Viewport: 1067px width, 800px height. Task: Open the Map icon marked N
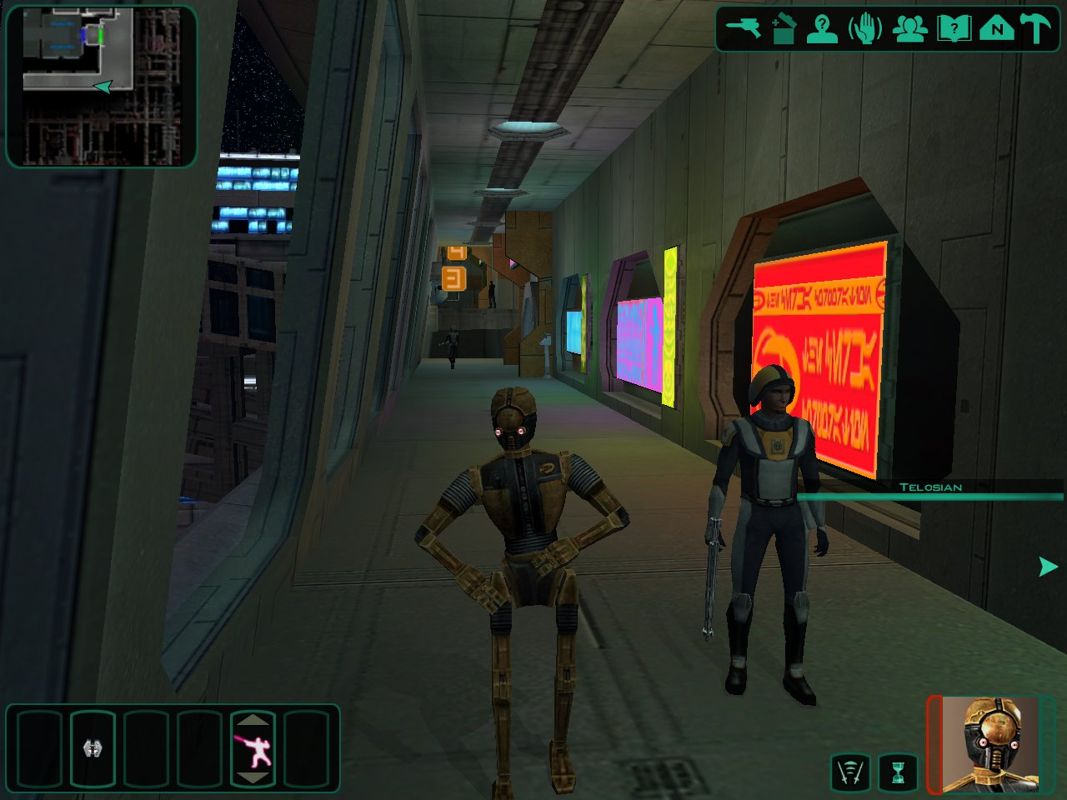pos(996,29)
